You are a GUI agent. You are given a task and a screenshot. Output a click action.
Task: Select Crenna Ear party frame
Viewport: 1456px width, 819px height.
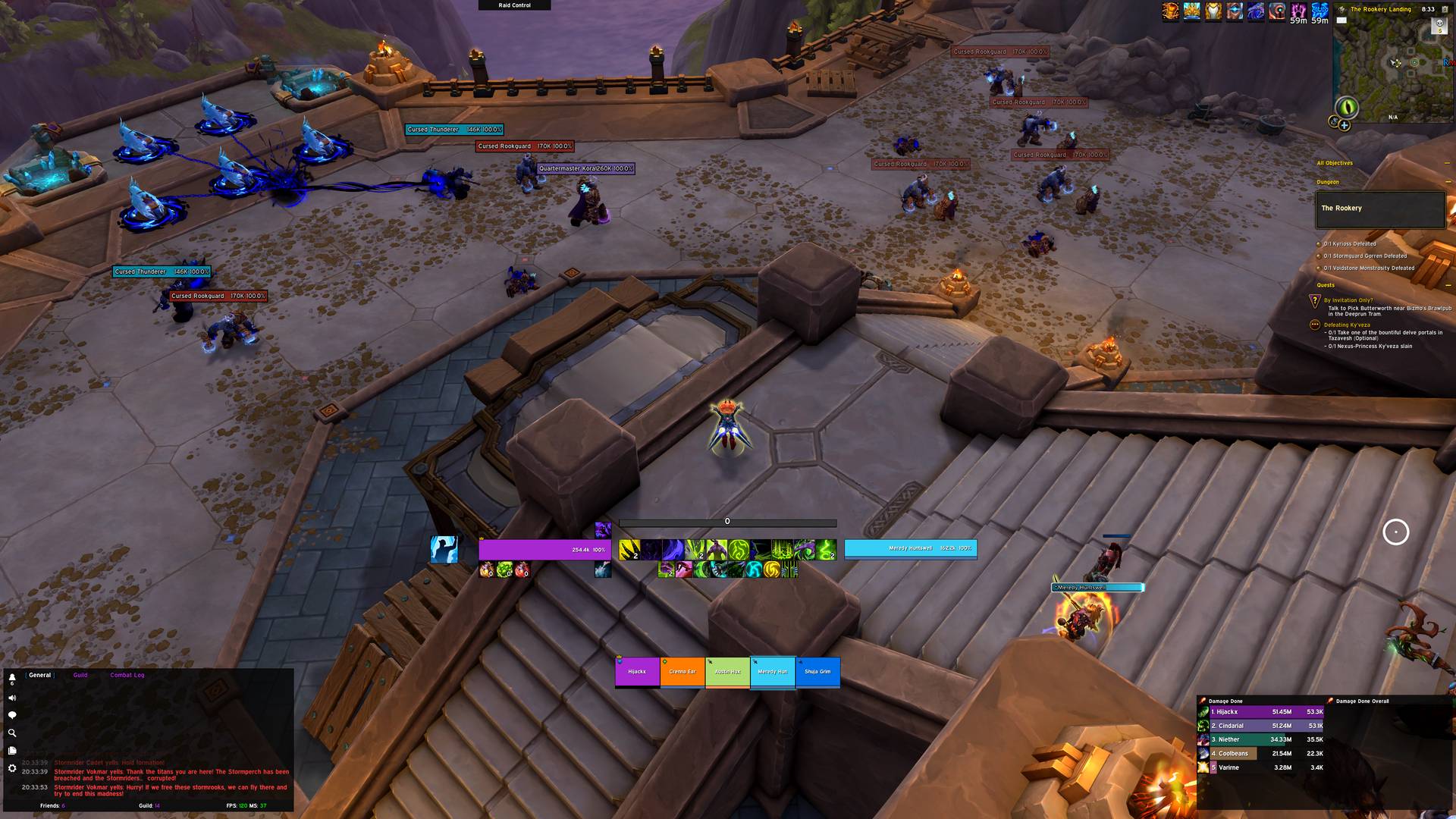[x=682, y=672]
